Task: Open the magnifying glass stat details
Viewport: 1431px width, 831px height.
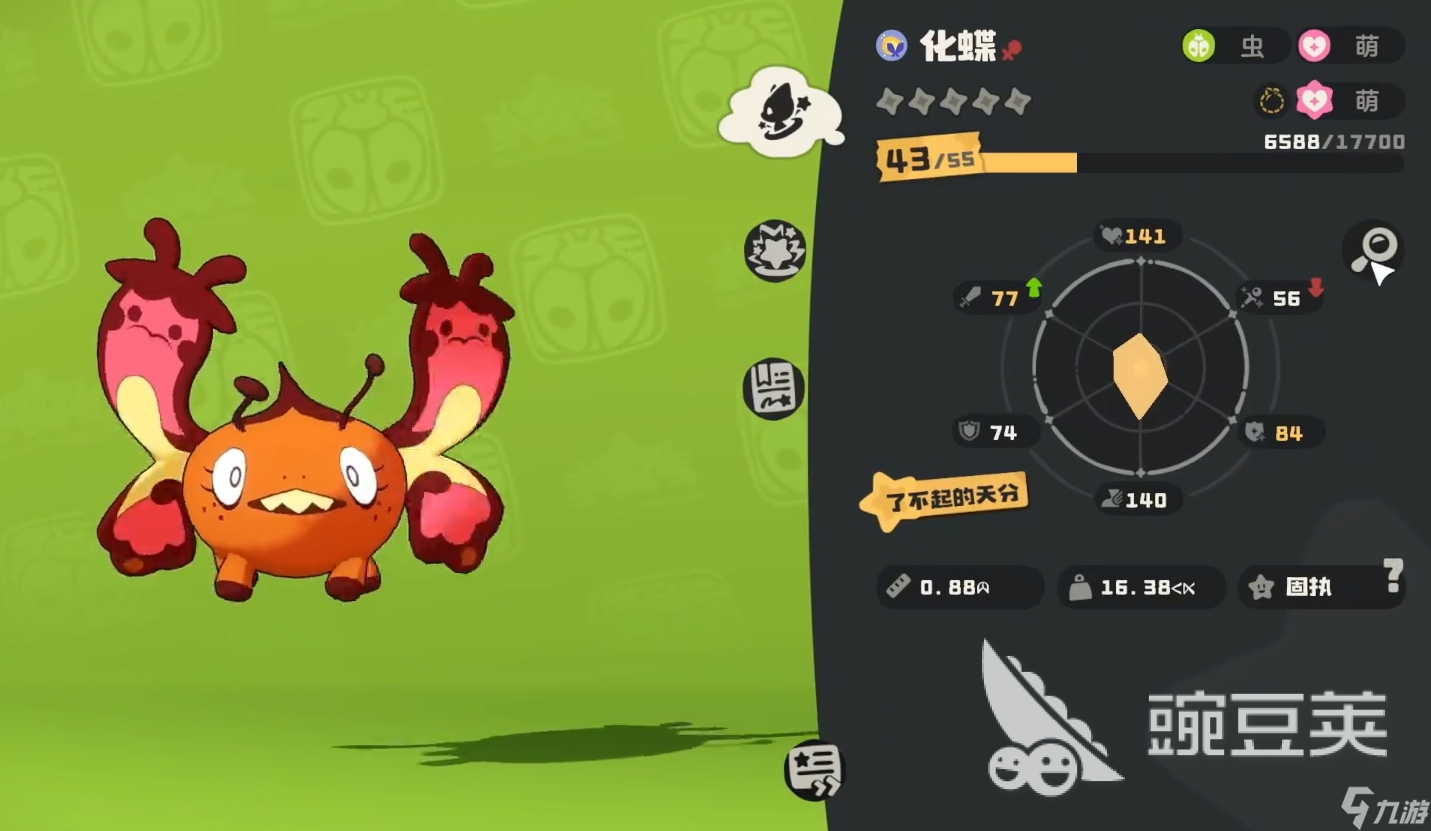Action: [x=1372, y=247]
